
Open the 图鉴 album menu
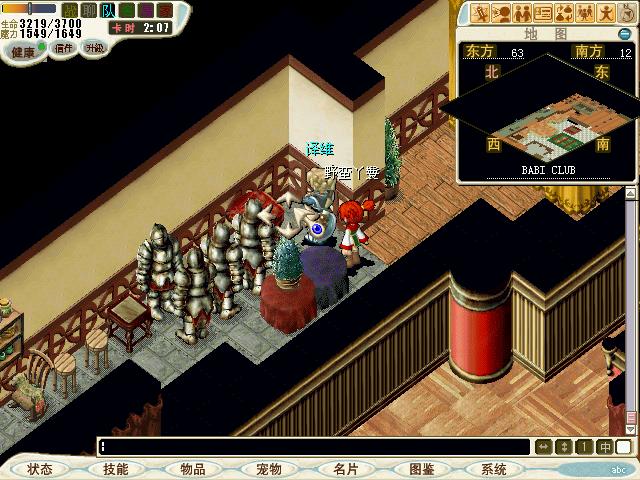[x=421, y=469]
